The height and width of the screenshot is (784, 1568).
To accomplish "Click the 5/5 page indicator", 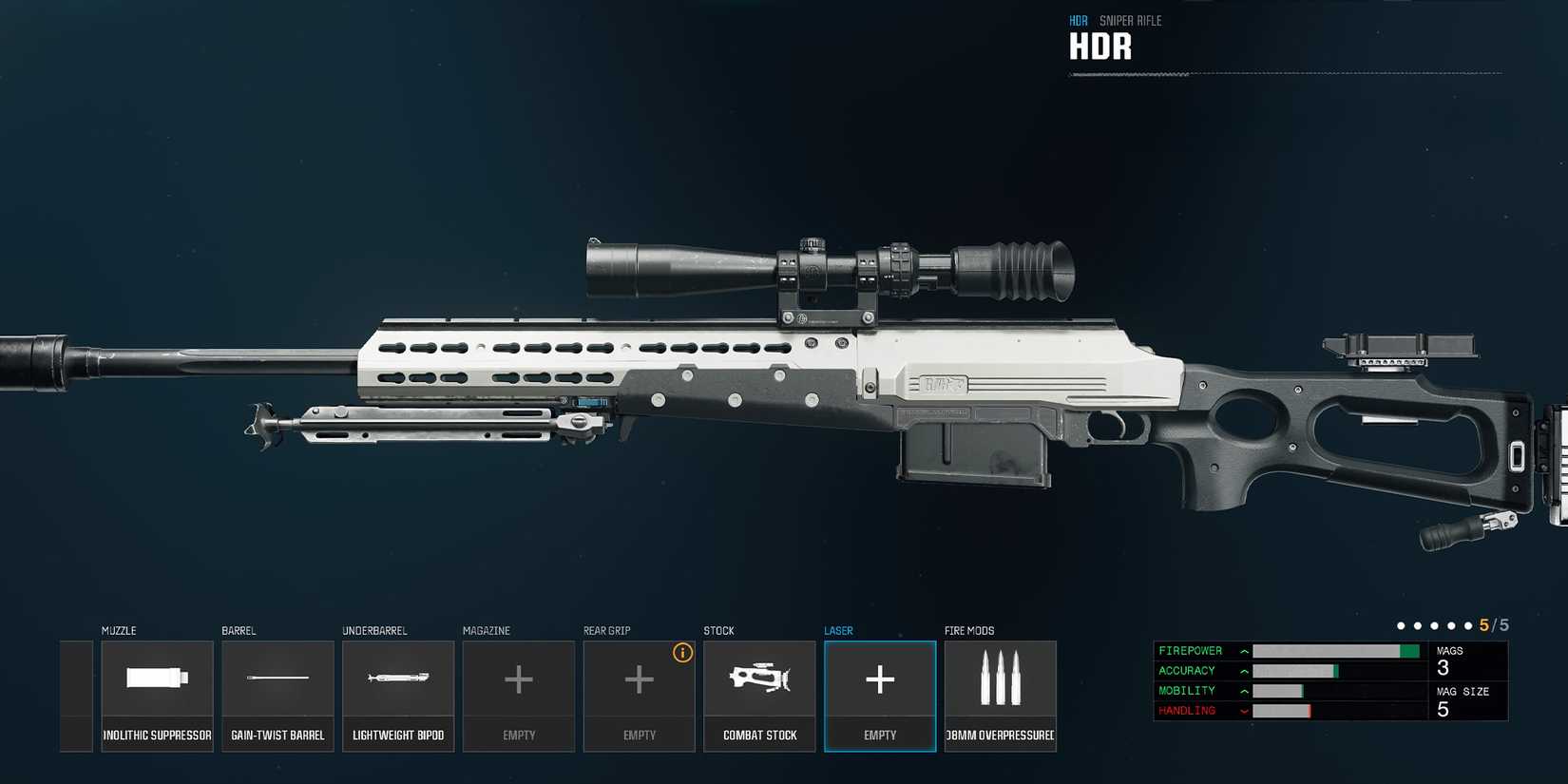I will click(x=1491, y=625).
